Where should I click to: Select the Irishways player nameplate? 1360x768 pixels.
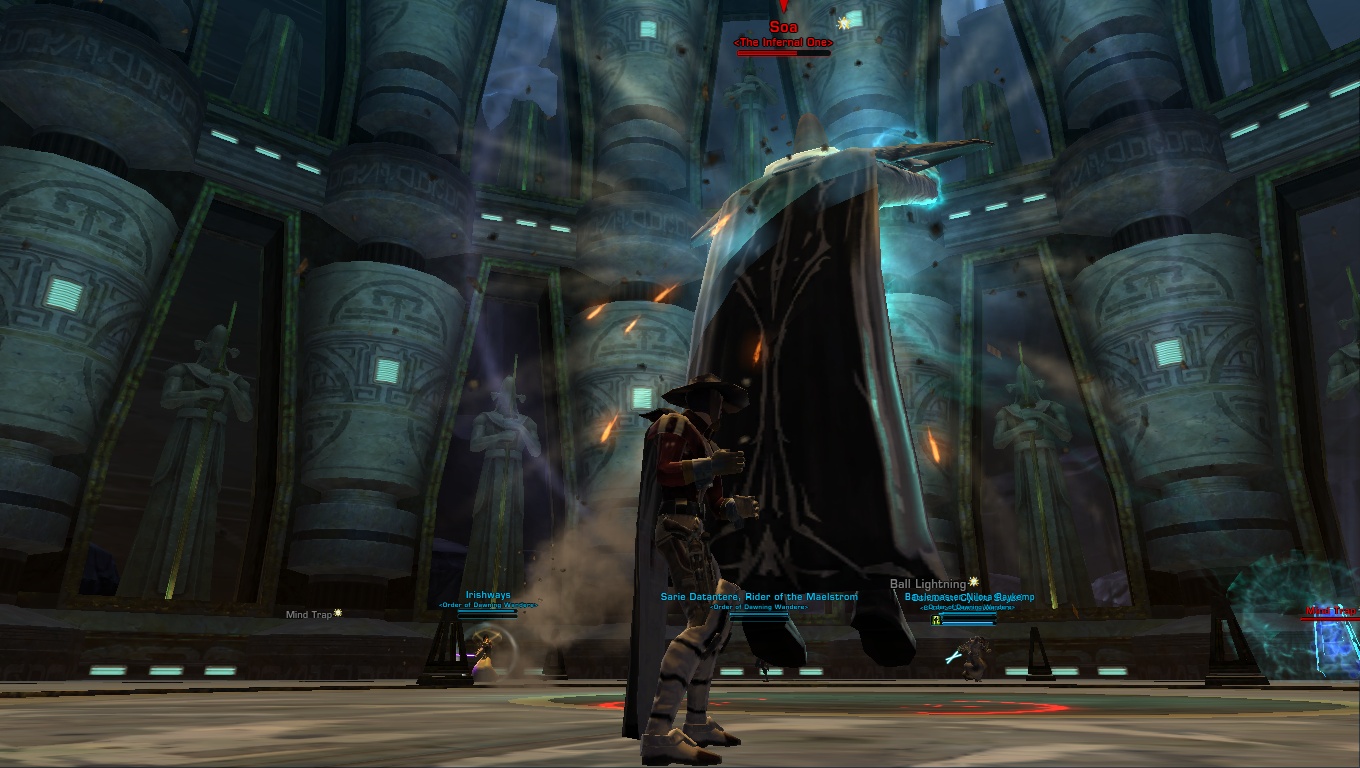tap(488, 596)
